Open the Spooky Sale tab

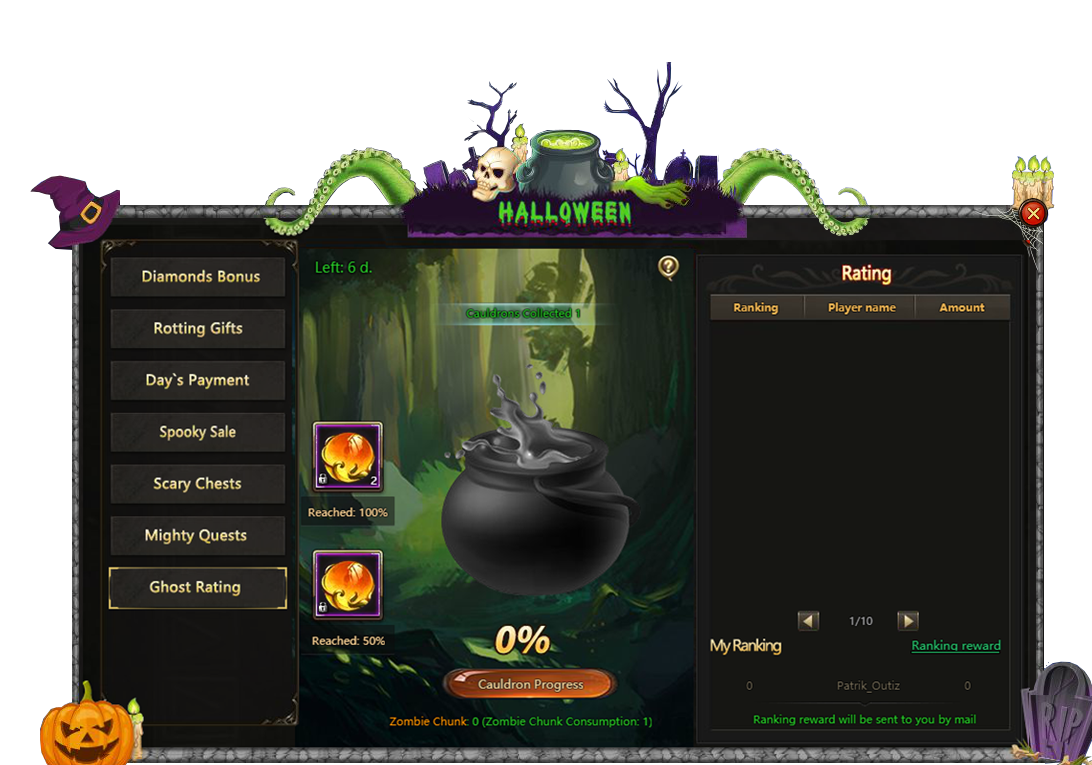tap(198, 433)
